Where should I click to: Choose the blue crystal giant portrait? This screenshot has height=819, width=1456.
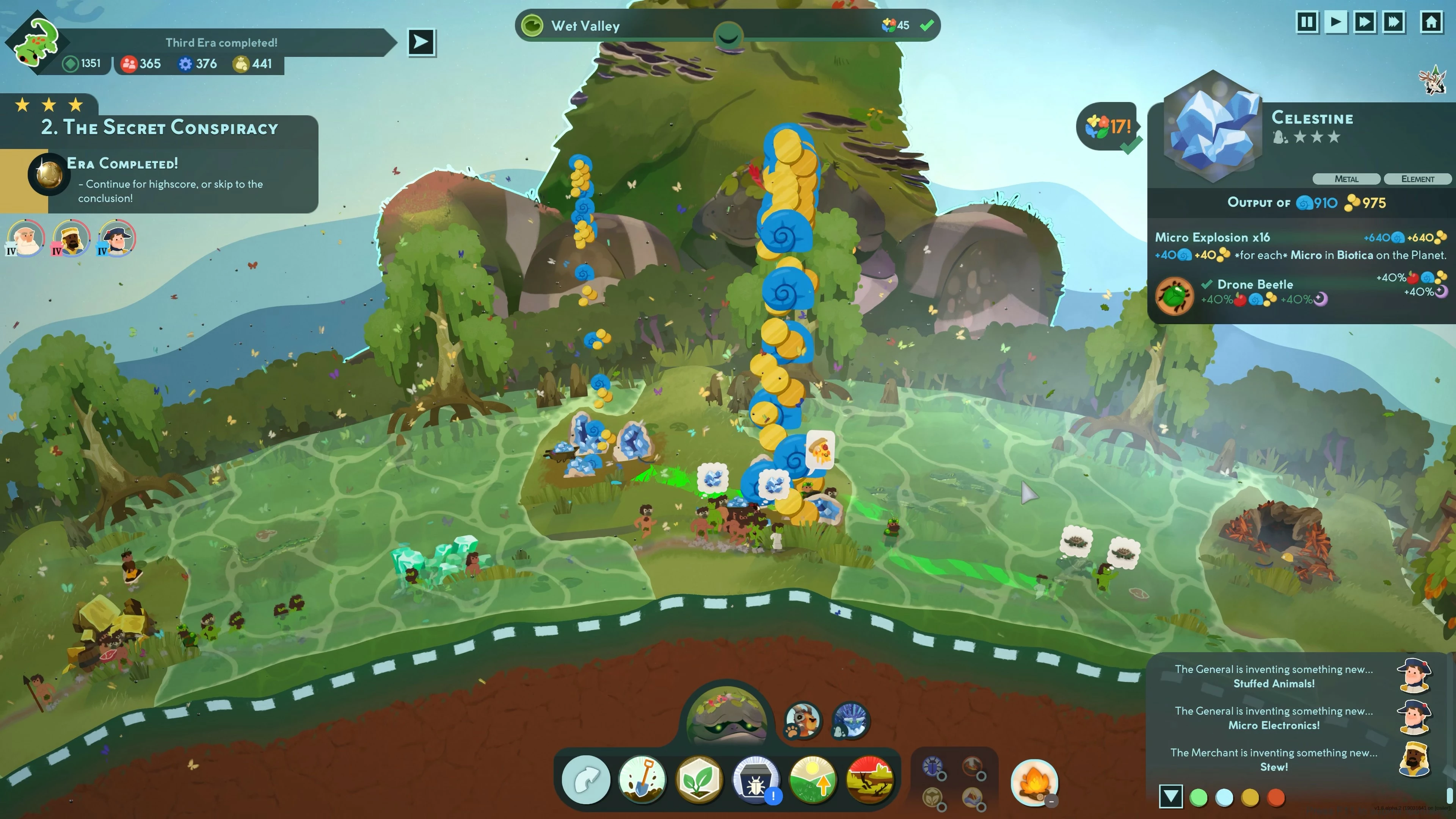coord(850,721)
